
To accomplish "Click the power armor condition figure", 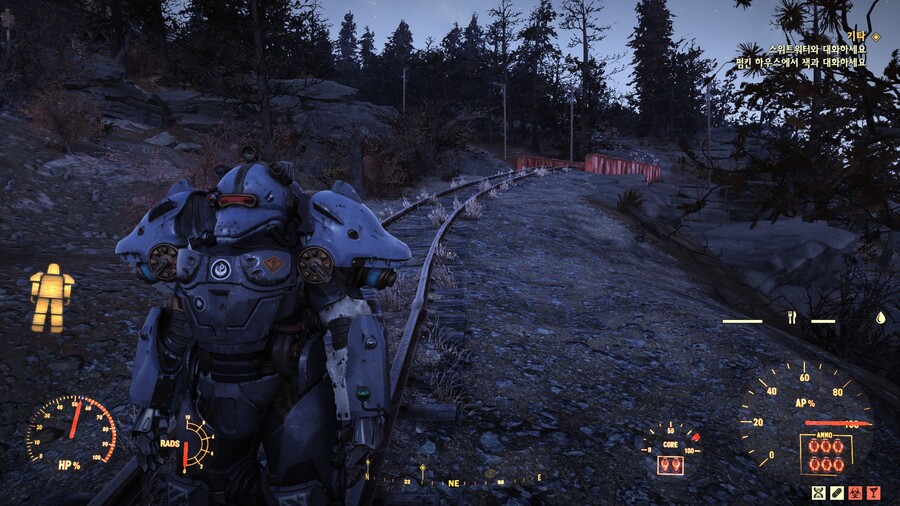I will (x=52, y=297).
